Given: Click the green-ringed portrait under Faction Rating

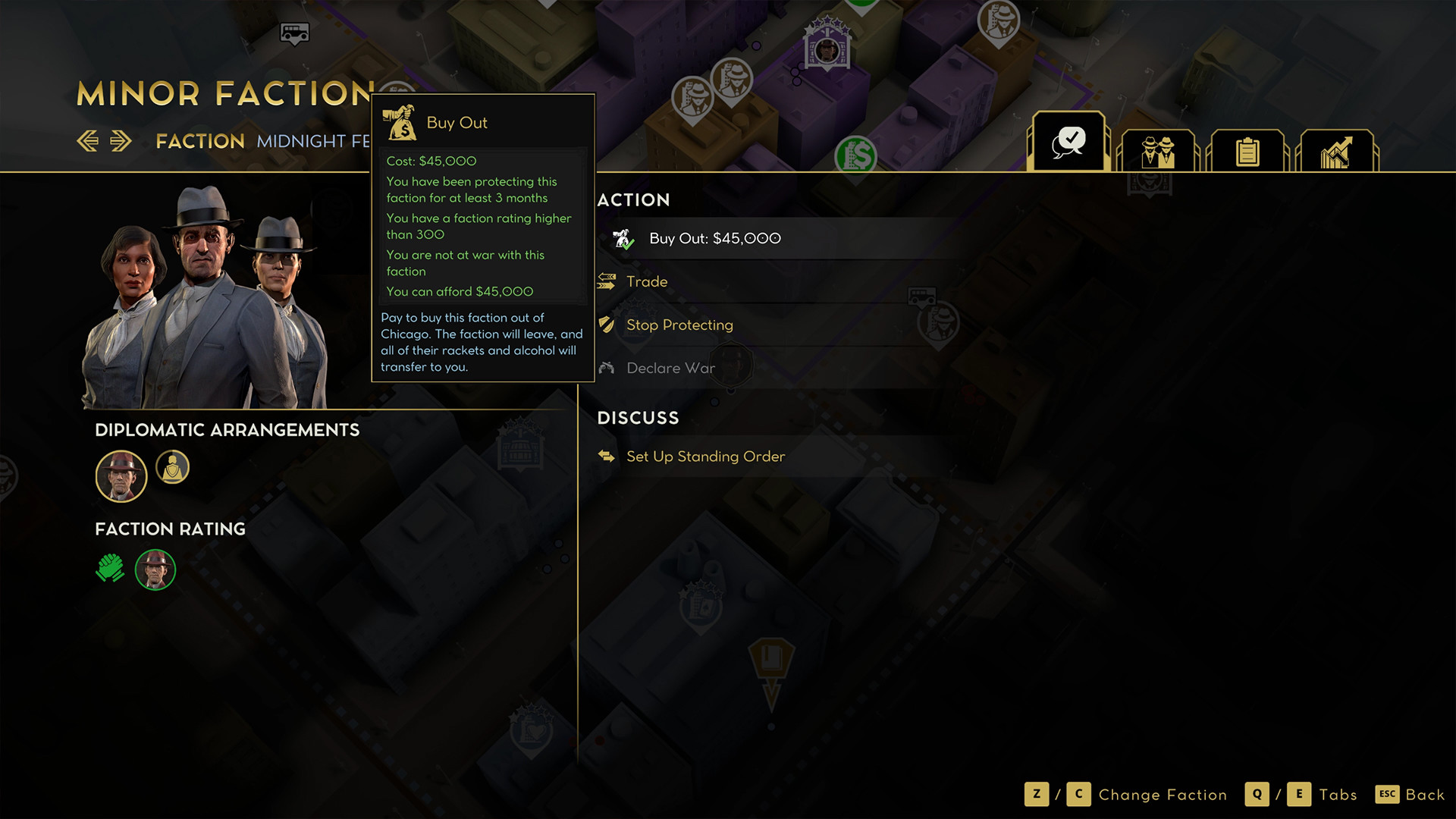Looking at the screenshot, I should tap(155, 570).
